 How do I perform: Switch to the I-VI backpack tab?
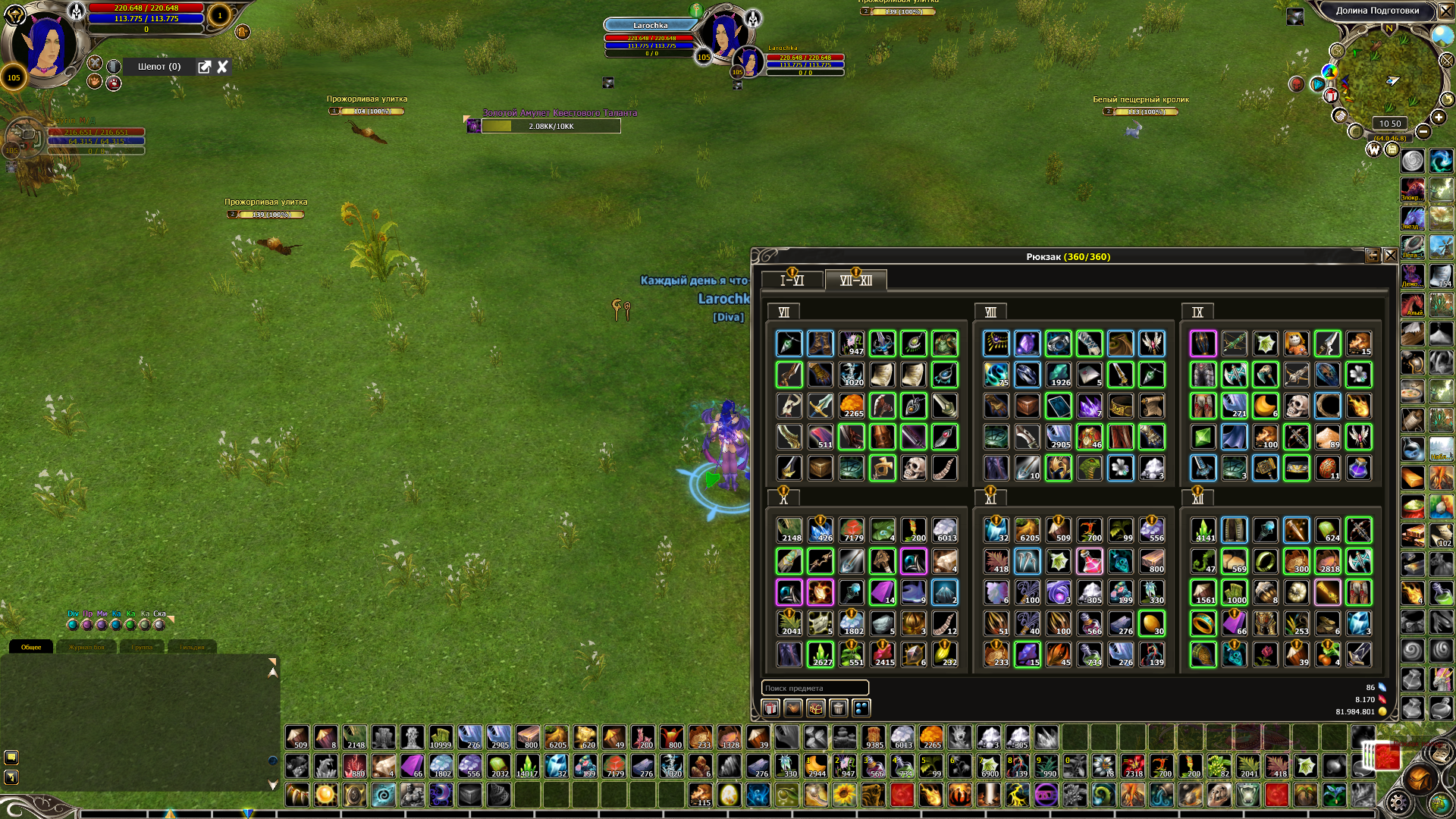pos(792,281)
